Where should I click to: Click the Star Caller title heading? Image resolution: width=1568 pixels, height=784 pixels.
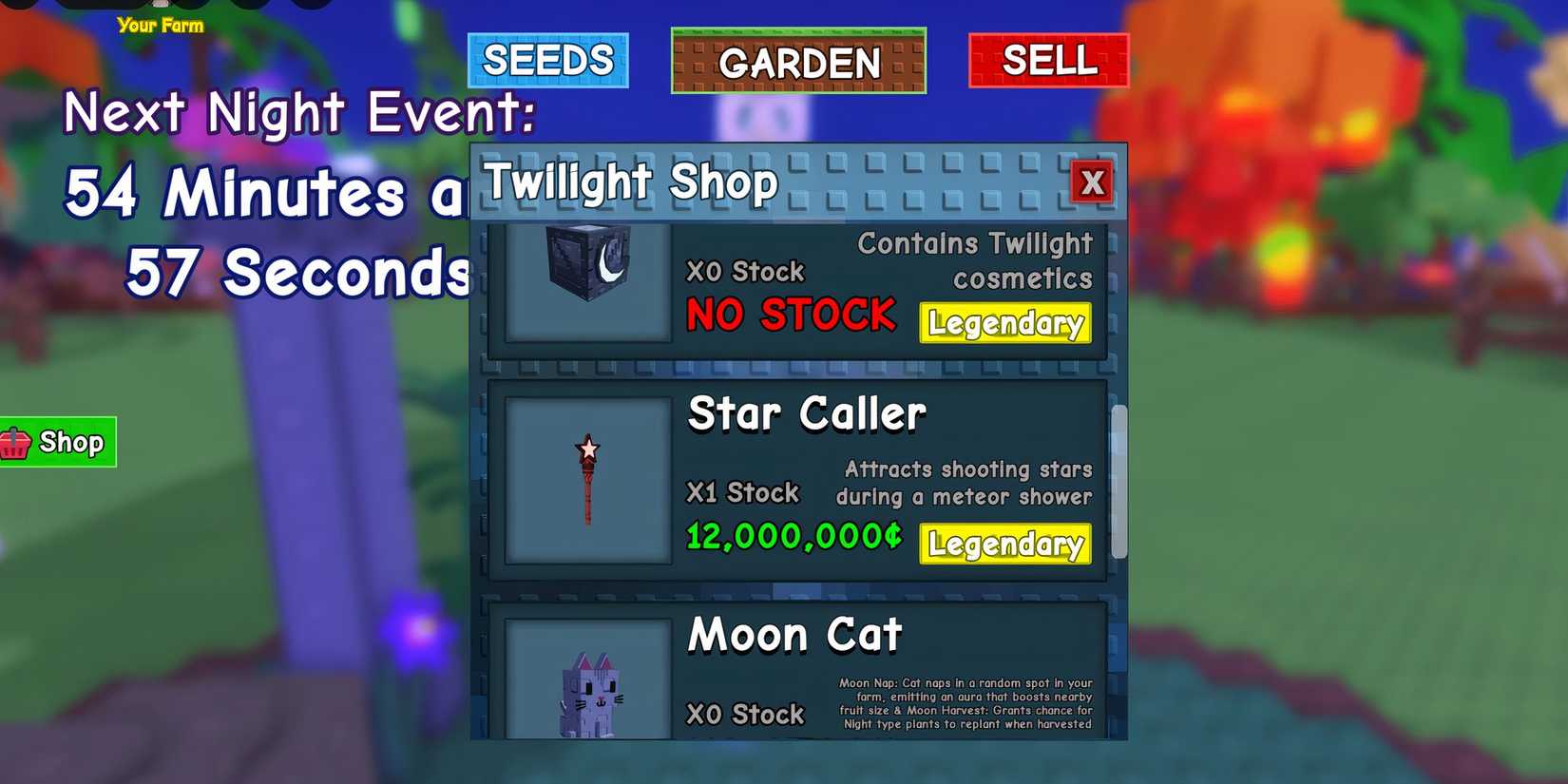click(806, 412)
